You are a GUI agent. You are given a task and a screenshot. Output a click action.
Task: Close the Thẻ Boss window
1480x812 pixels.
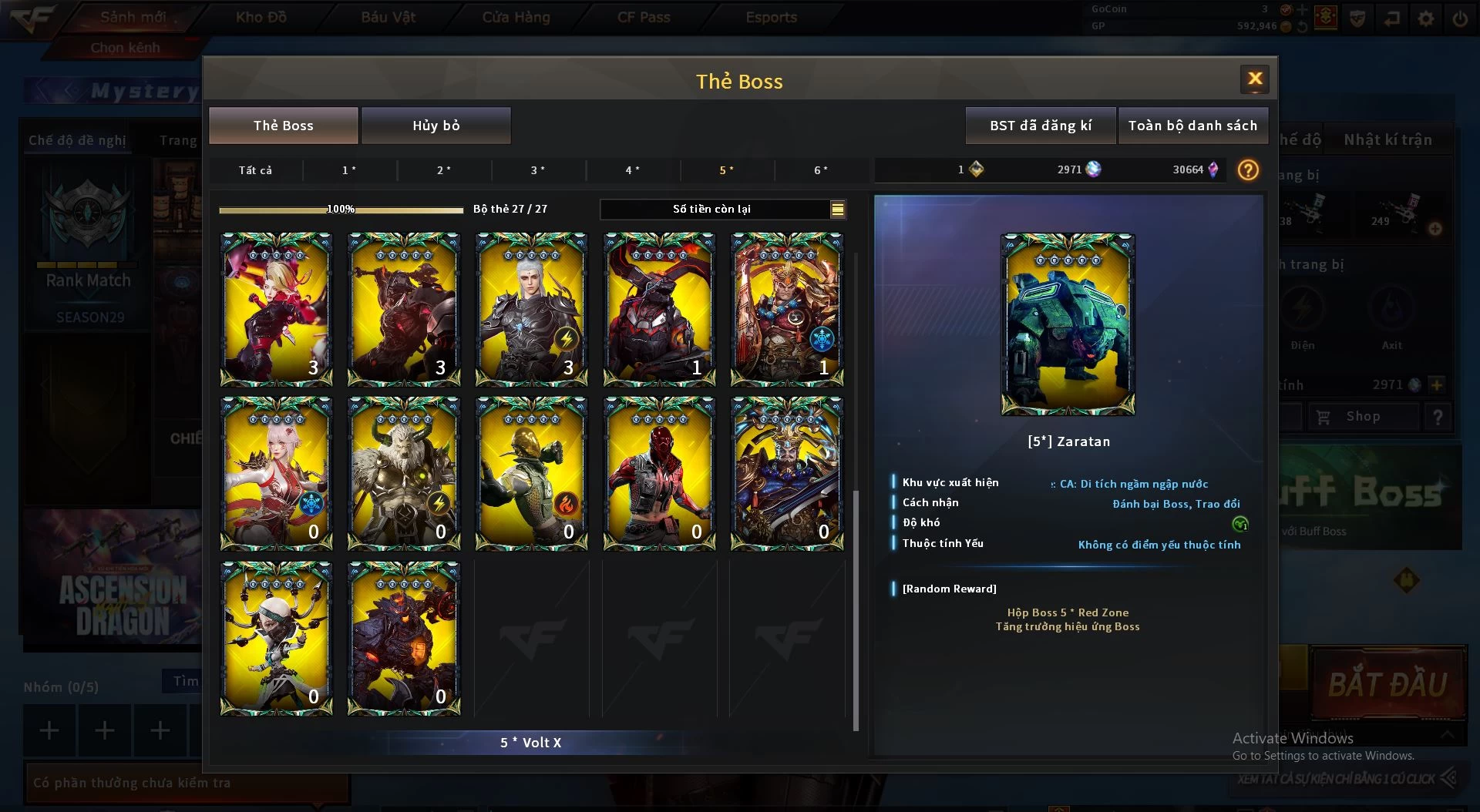click(x=1254, y=79)
